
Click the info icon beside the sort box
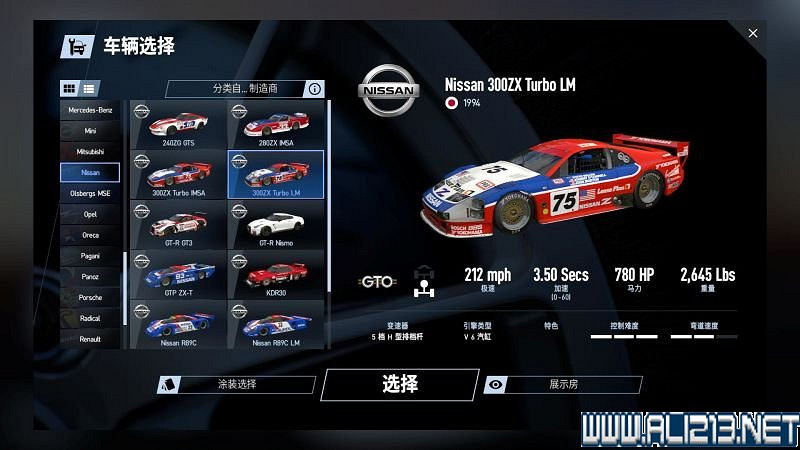tap(315, 89)
